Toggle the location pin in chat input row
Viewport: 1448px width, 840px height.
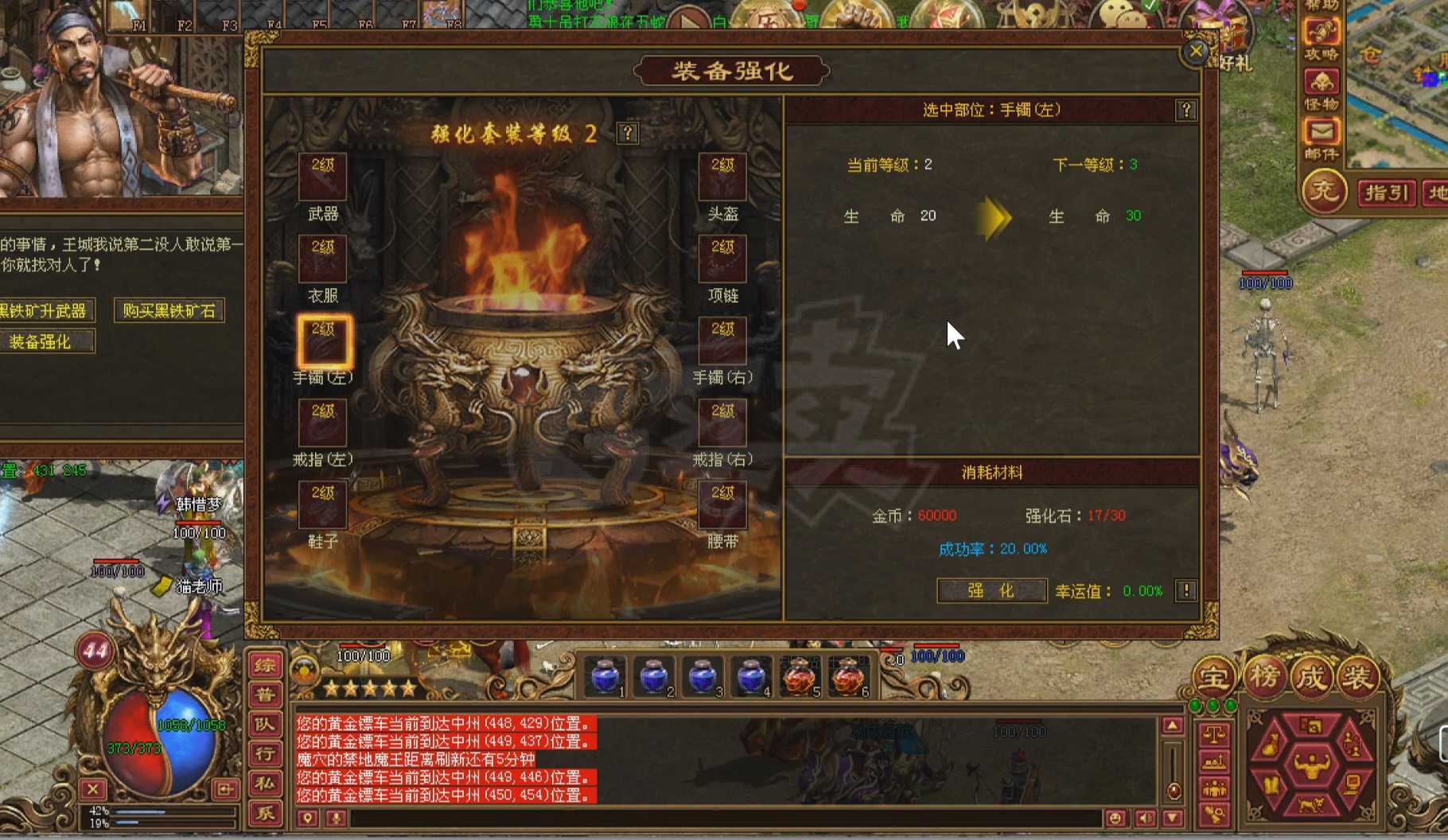coord(307,818)
